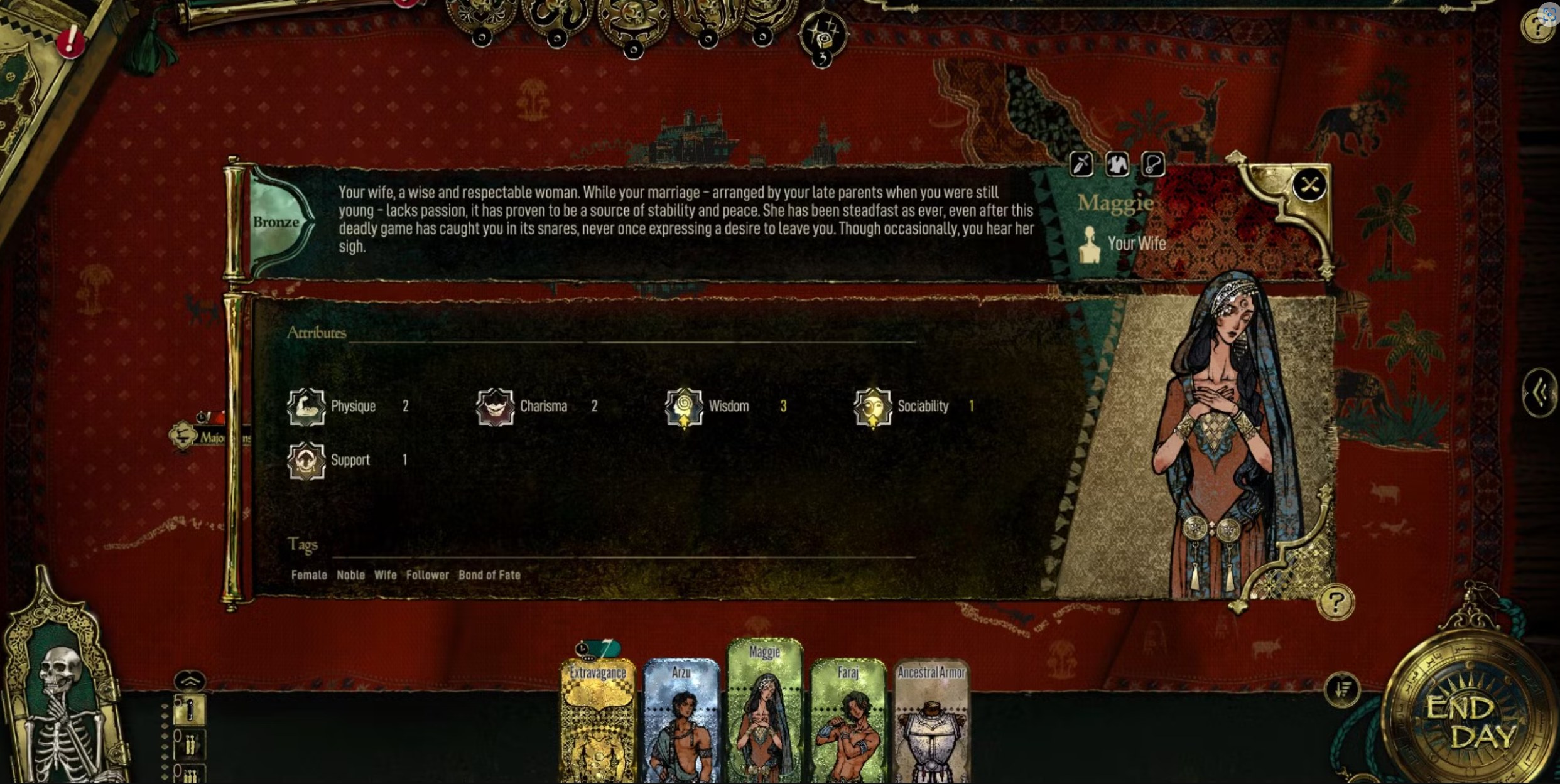Click the Sociability attribute icon

click(x=873, y=407)
